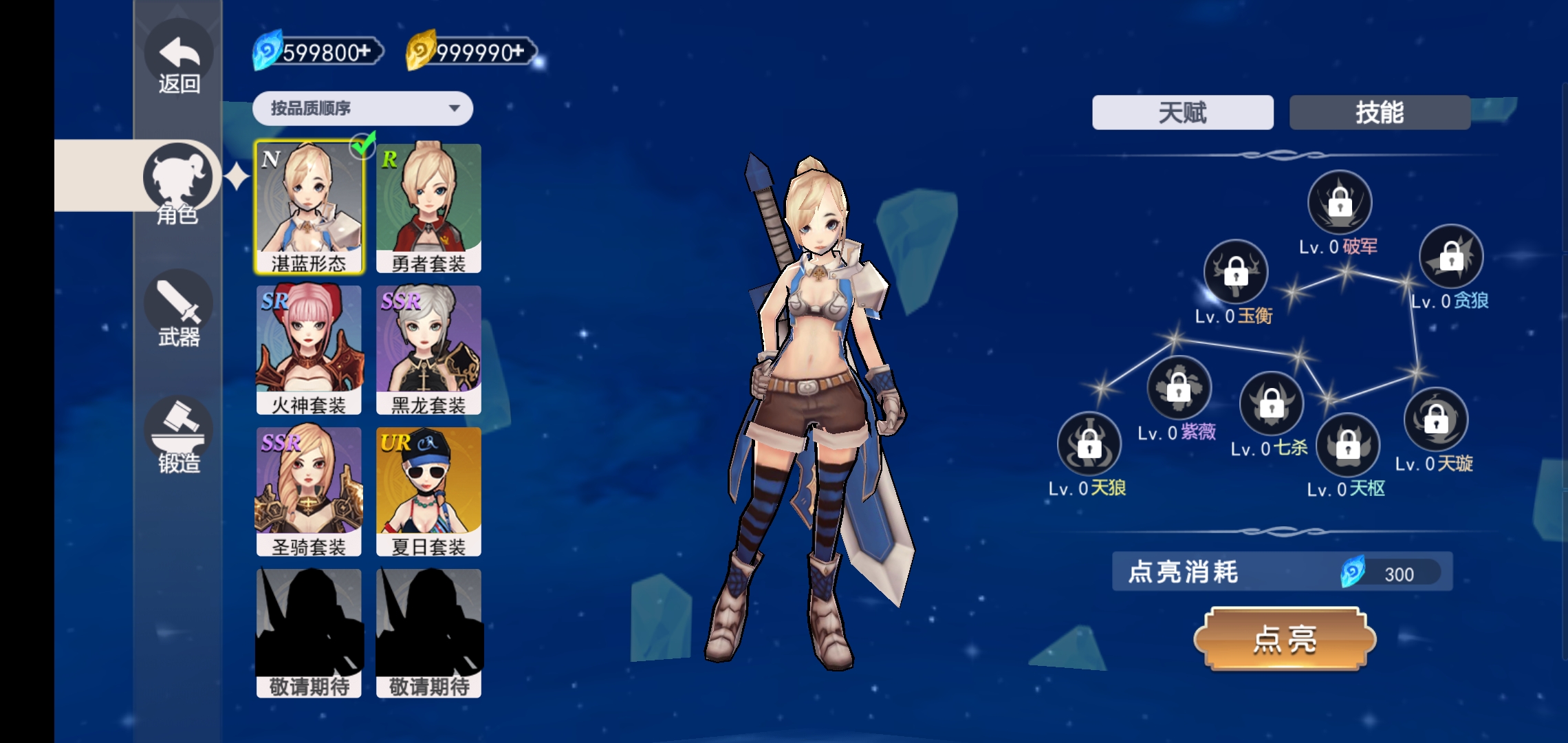The width and height of the screenshot is (1568, 743).
Task: Select the locked 贪狼 talent node
Action: click(1451, 257)
